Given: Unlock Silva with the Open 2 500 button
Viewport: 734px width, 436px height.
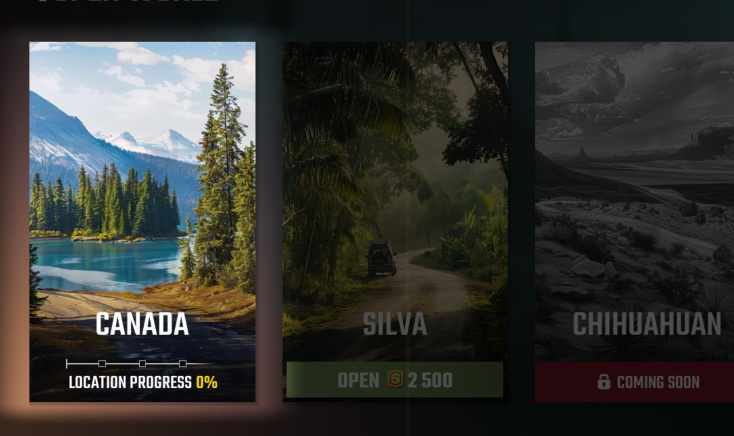Looking at the screenshot, I should coord(394,380).
